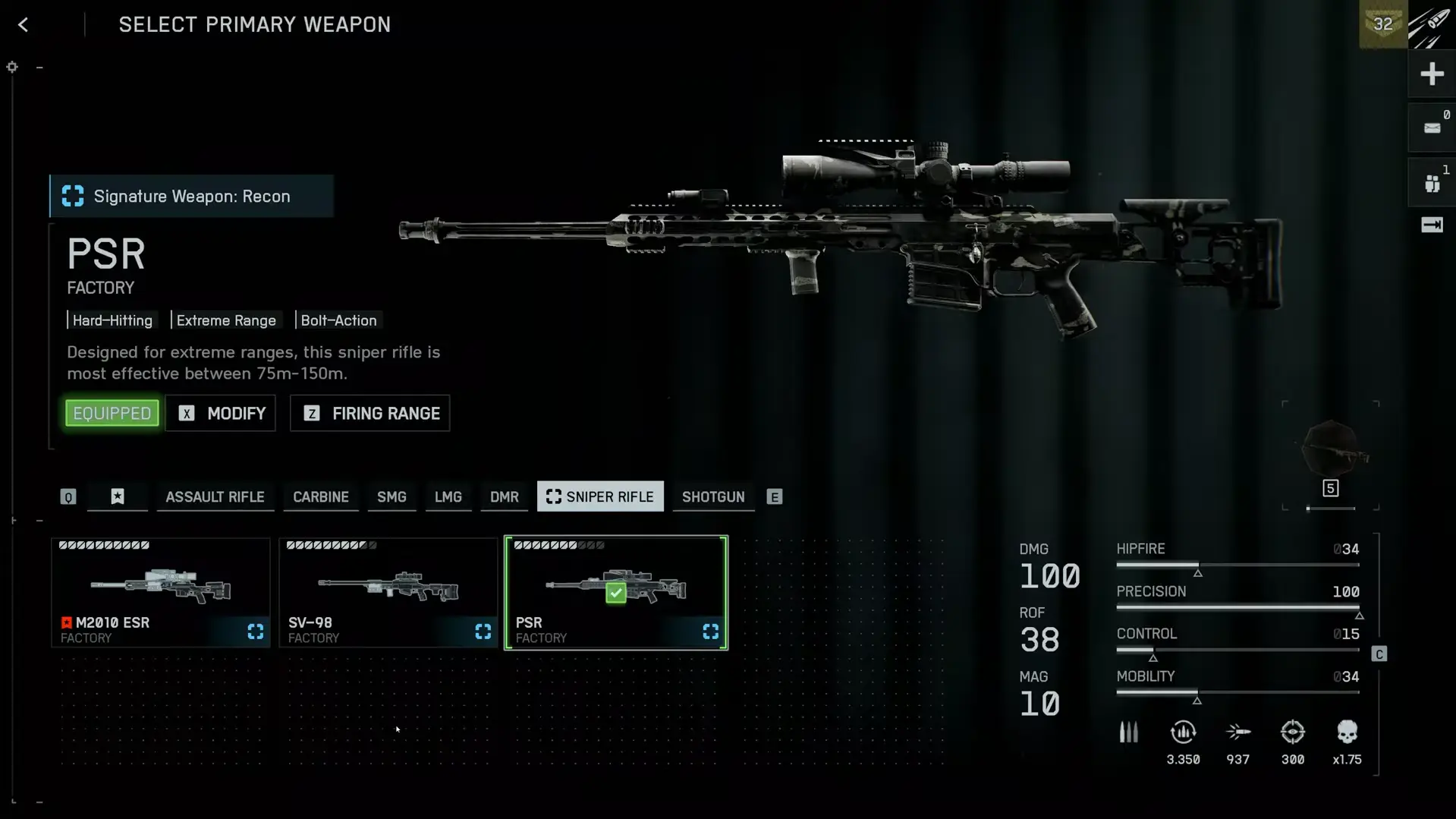Select the PSR weapon tile
The height and width of the screenshot is (819, 1456).
point(616,593)
